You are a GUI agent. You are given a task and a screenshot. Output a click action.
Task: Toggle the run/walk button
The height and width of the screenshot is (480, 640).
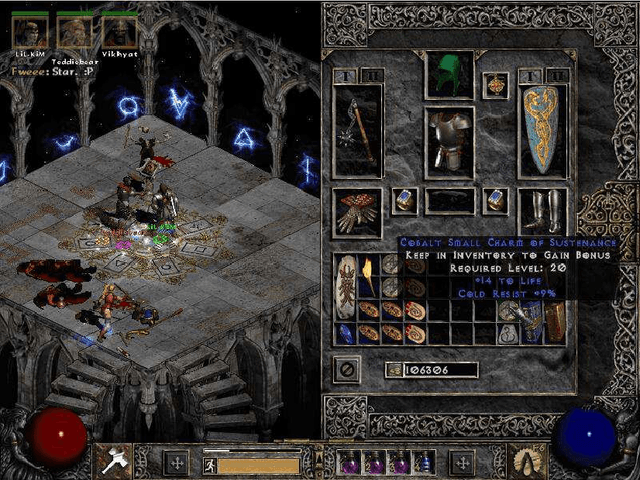pos(211,463)
